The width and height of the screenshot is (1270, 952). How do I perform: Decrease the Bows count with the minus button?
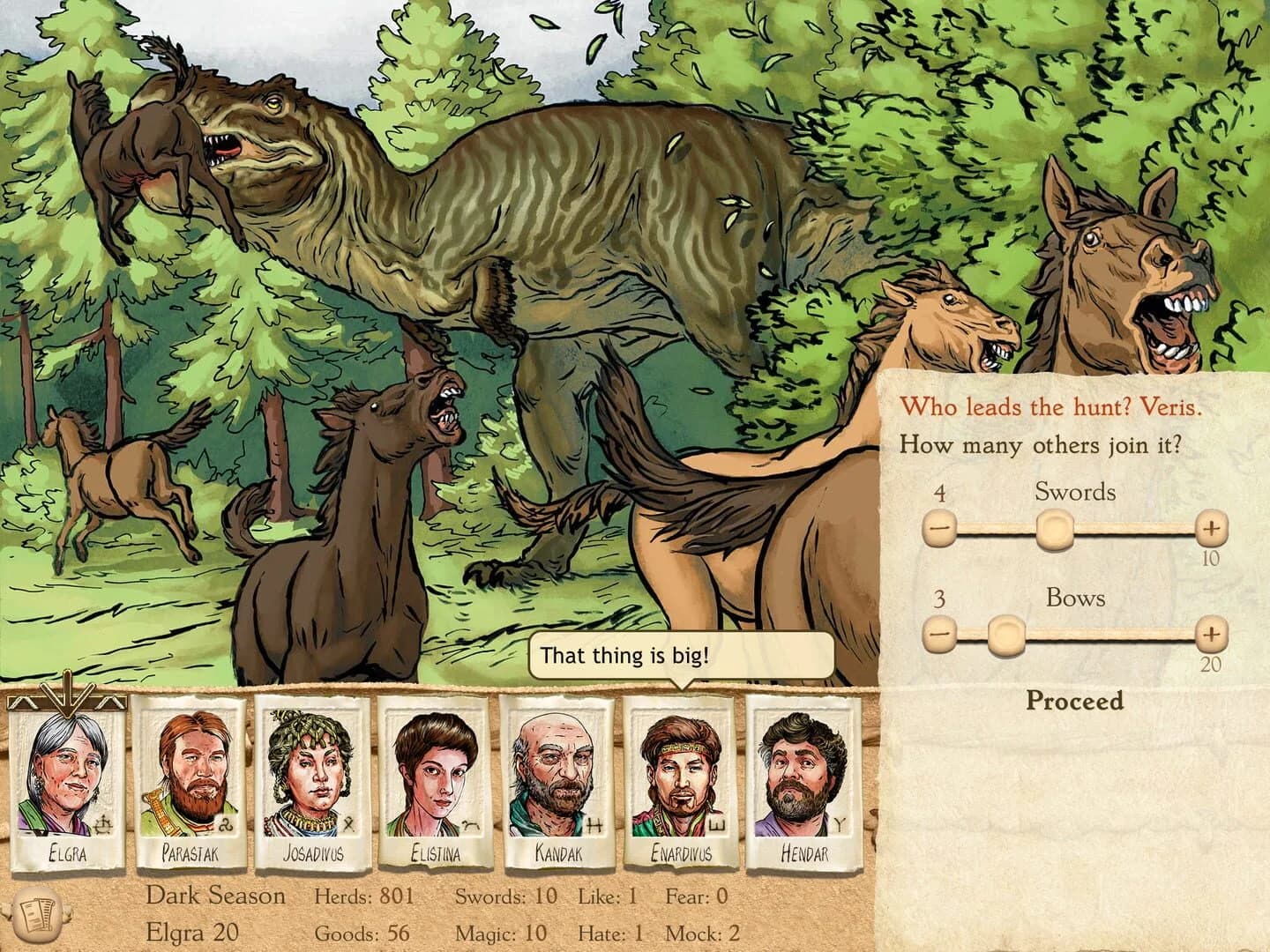pyautogui.click(x=939, y=635)
